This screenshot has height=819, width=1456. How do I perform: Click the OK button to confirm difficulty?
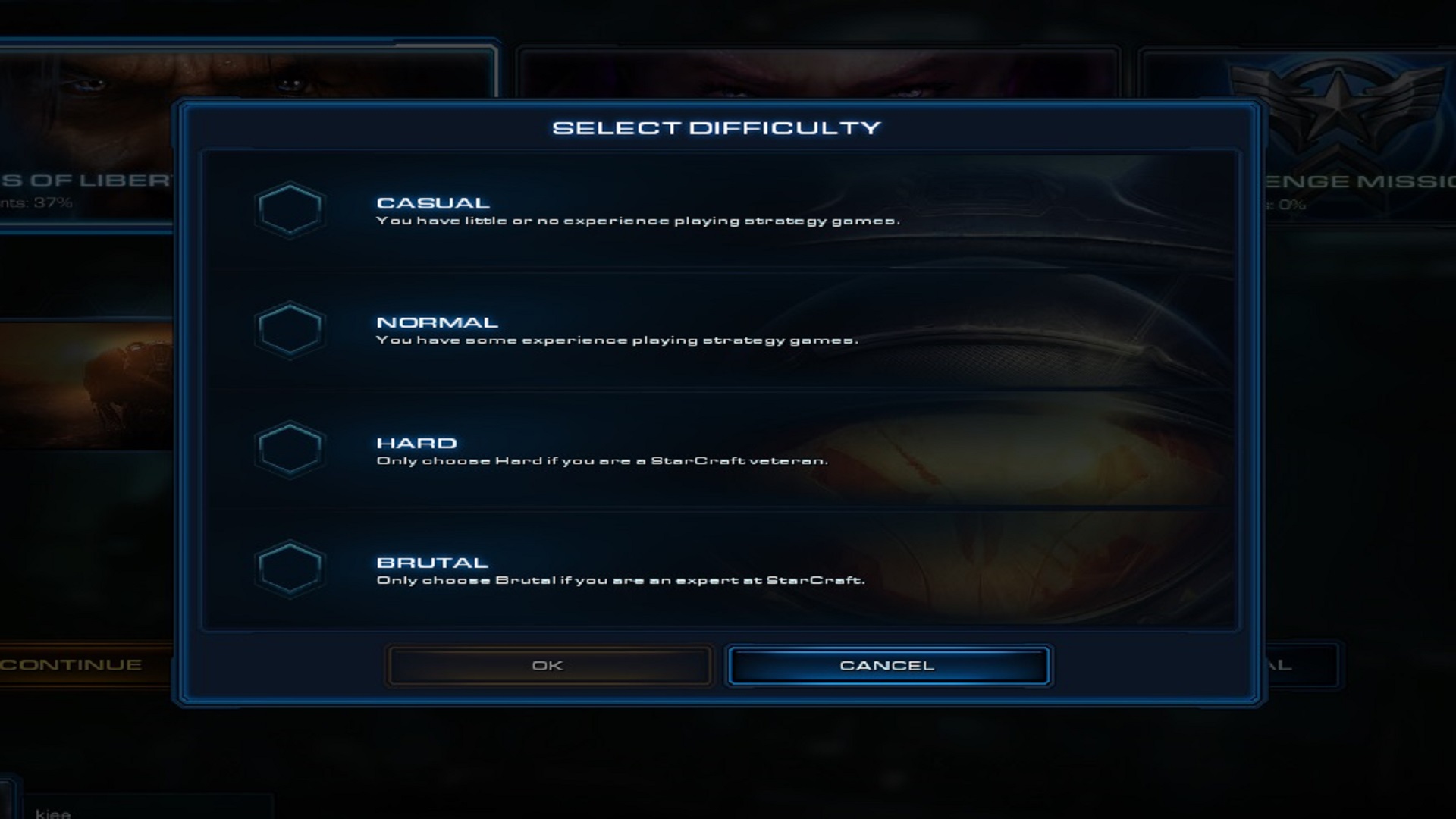coord(548,664)
